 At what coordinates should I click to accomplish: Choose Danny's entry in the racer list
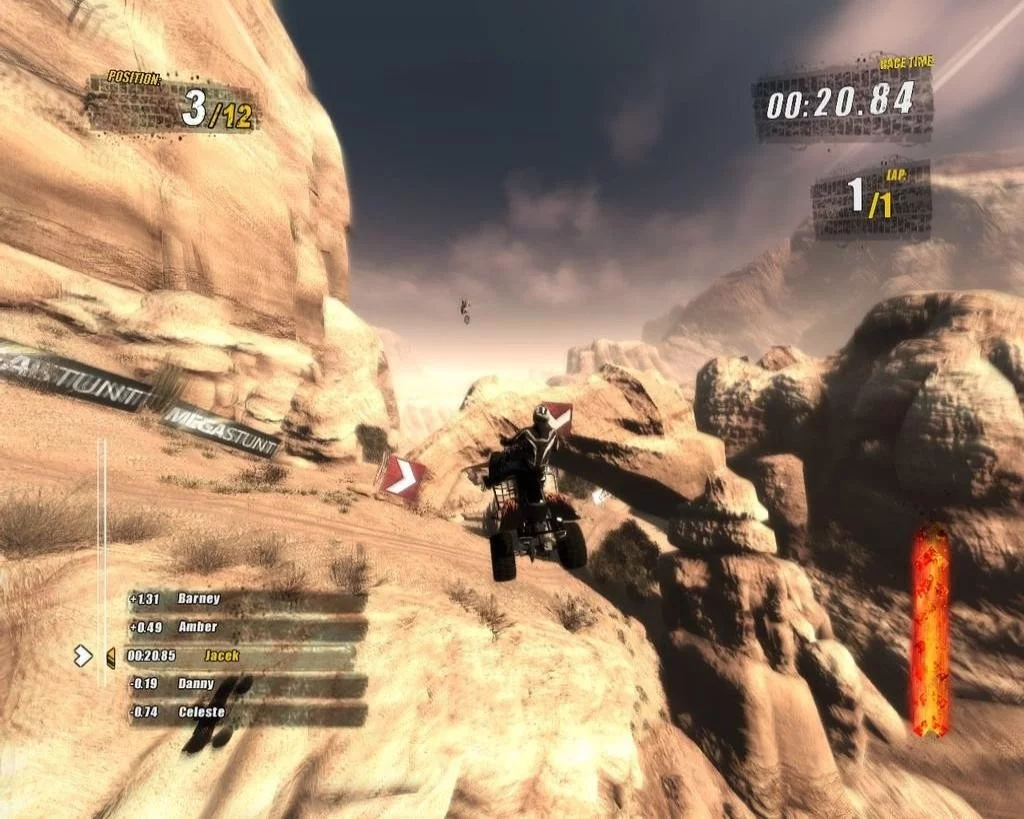[x=246, y=685]
